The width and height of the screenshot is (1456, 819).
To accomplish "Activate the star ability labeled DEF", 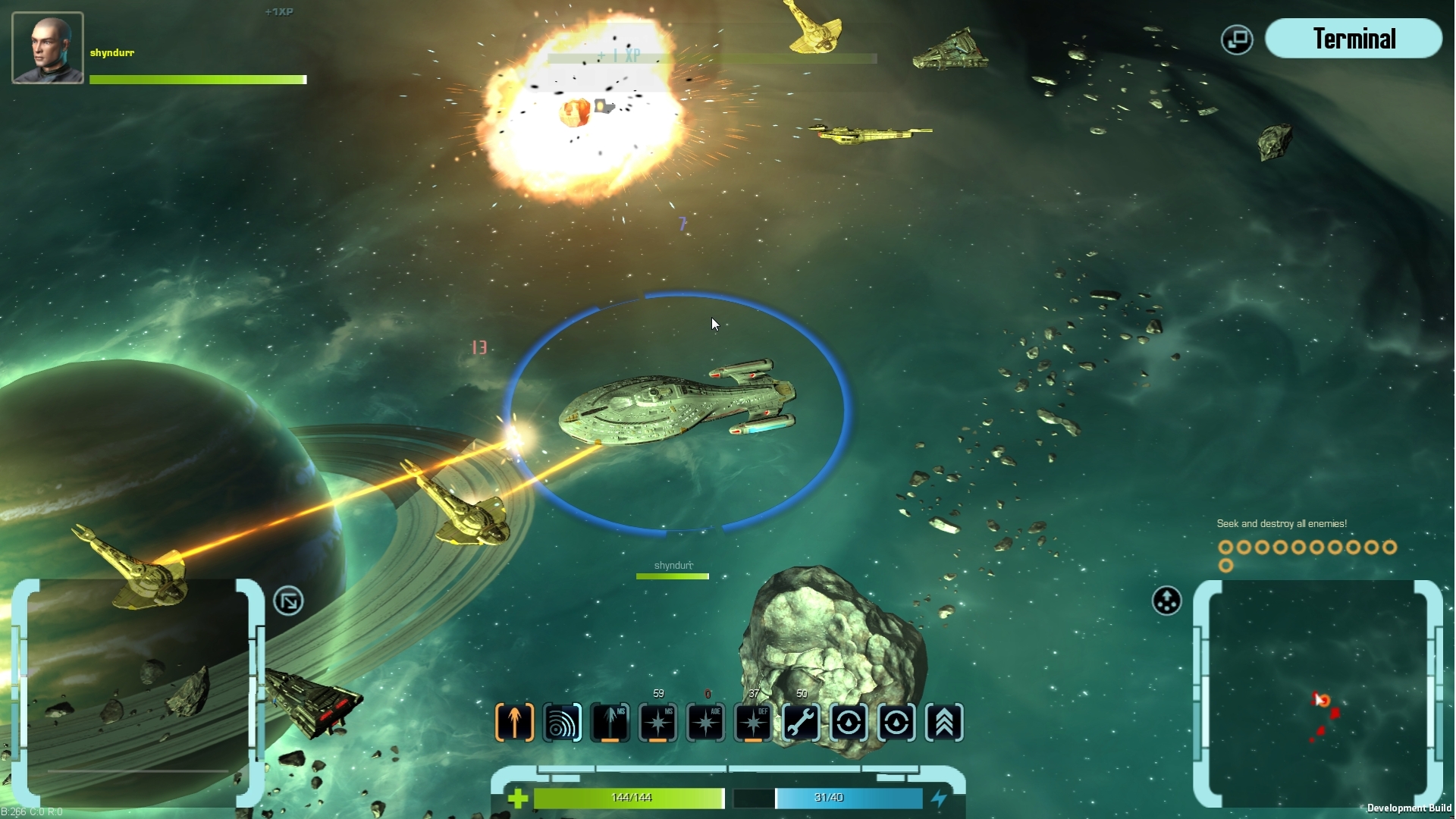I will (753, 722).
